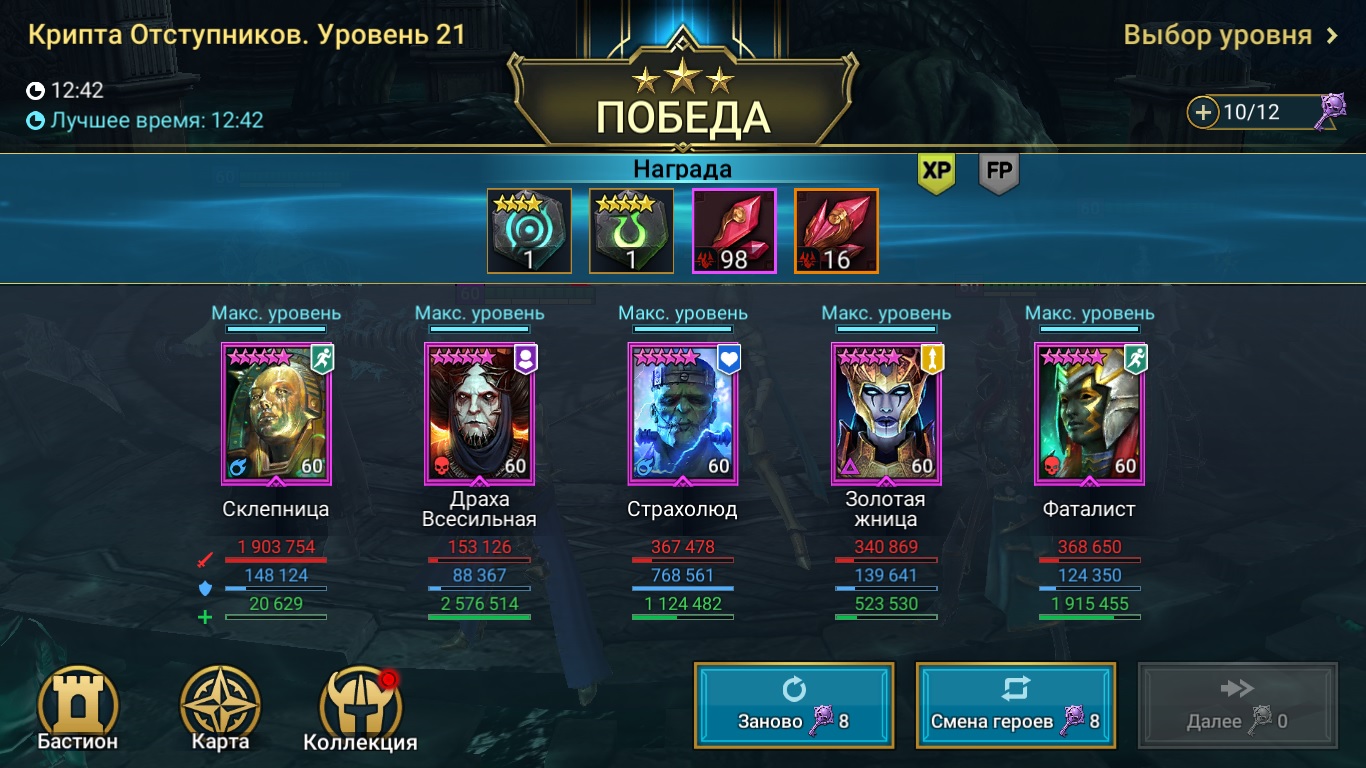
Task: Click the 98 red gems reward icon
Action: click(x=733, y=229)
